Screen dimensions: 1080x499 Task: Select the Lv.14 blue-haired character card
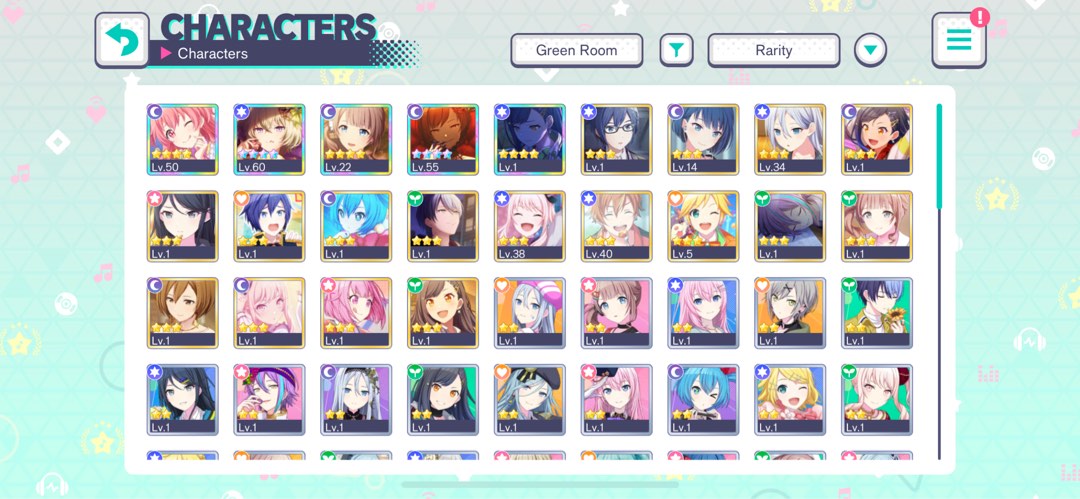click(x=703, y=140)
